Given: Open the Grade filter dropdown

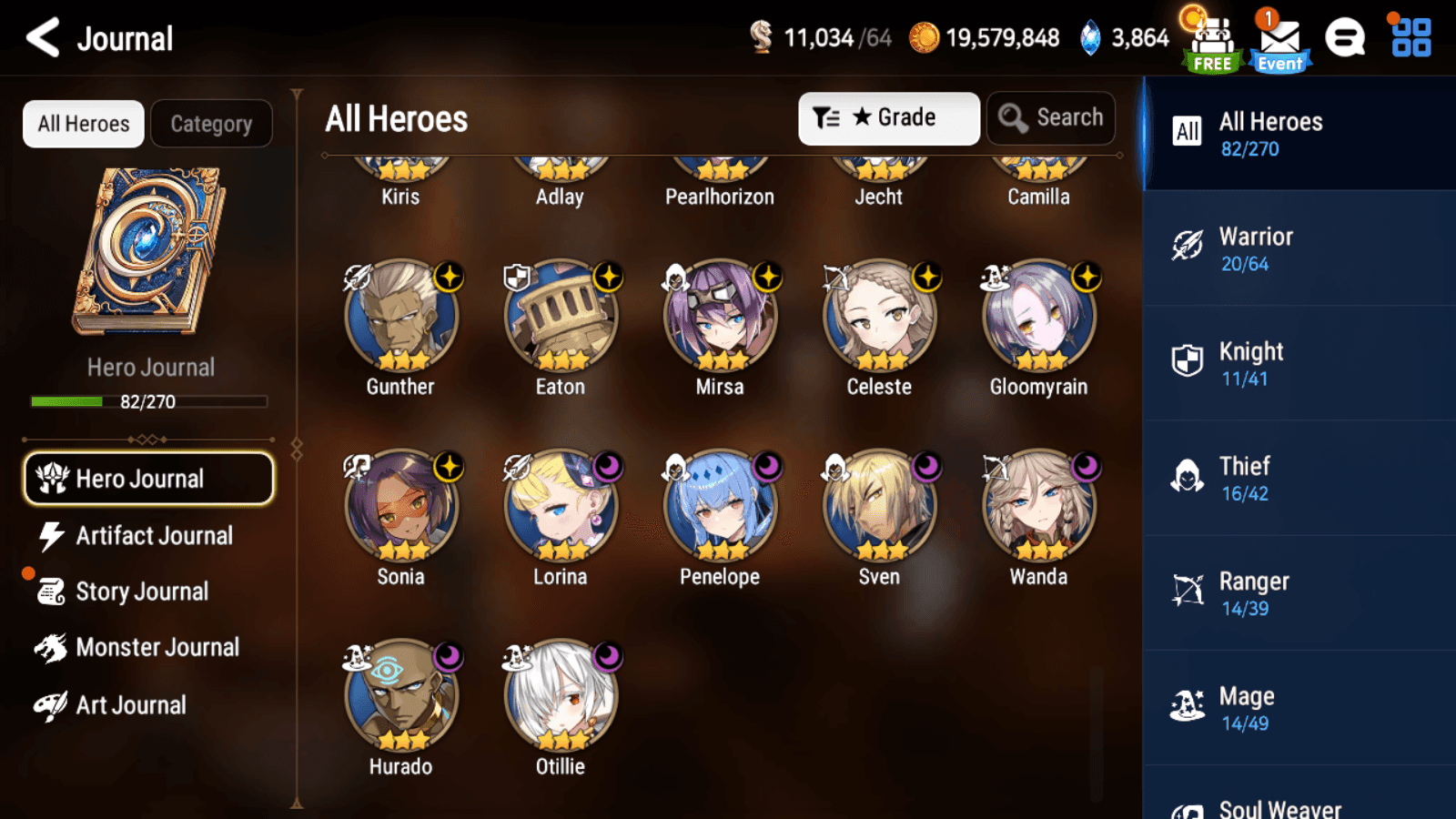Looking at the screenshot, I should 888,117.
